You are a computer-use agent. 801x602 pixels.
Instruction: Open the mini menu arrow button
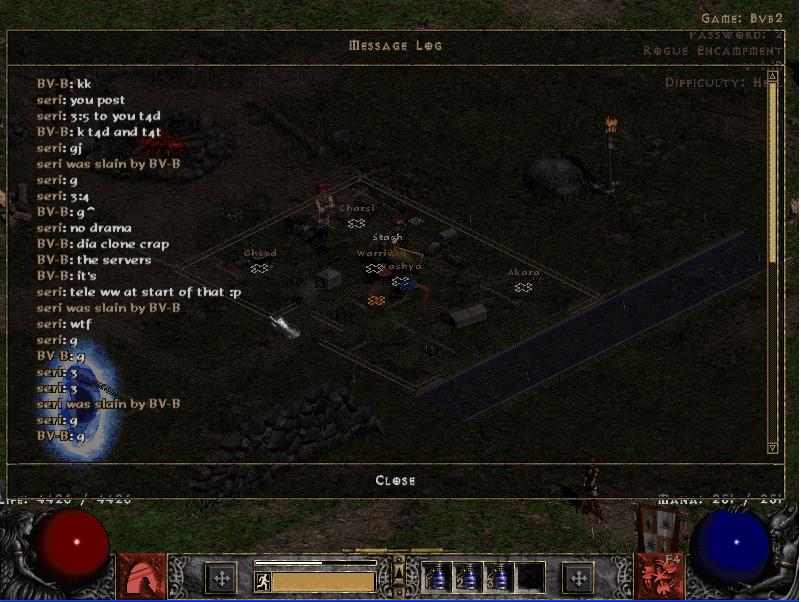click(x=398, y=575)
